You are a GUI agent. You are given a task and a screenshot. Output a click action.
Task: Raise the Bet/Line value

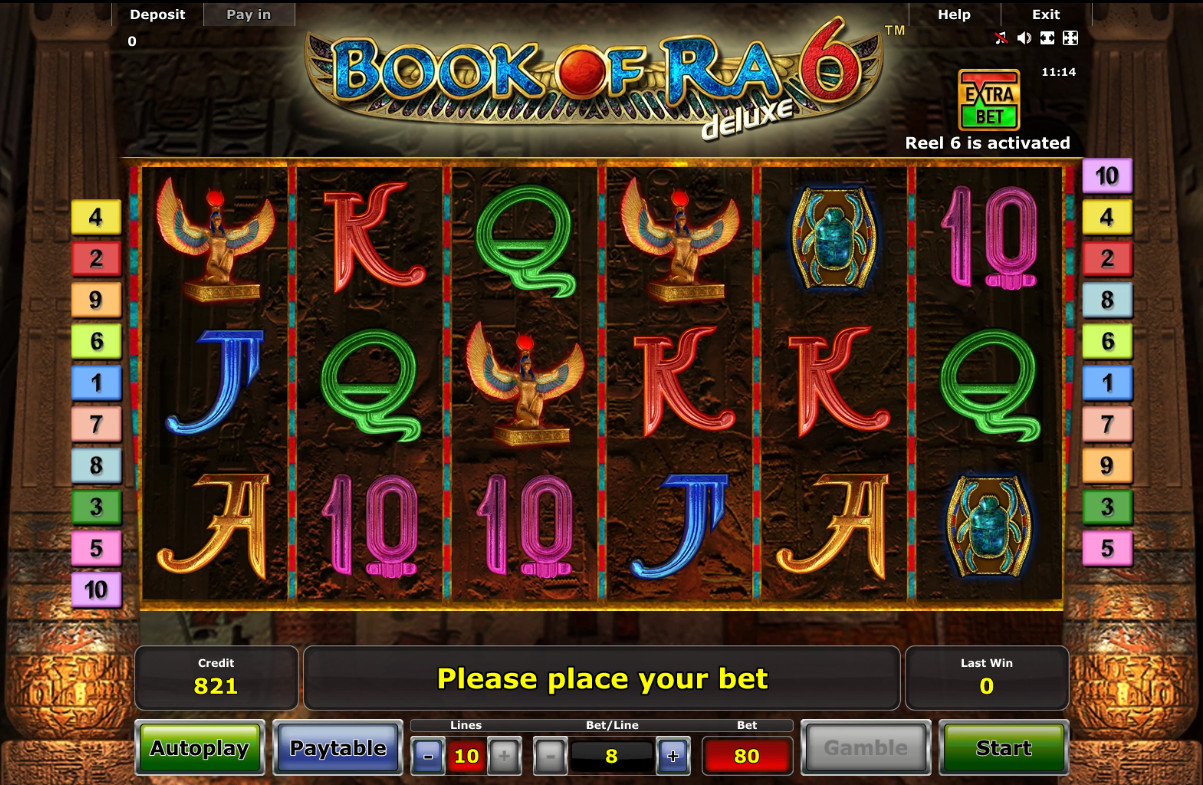pyautogui.click(x=673, y=756)
